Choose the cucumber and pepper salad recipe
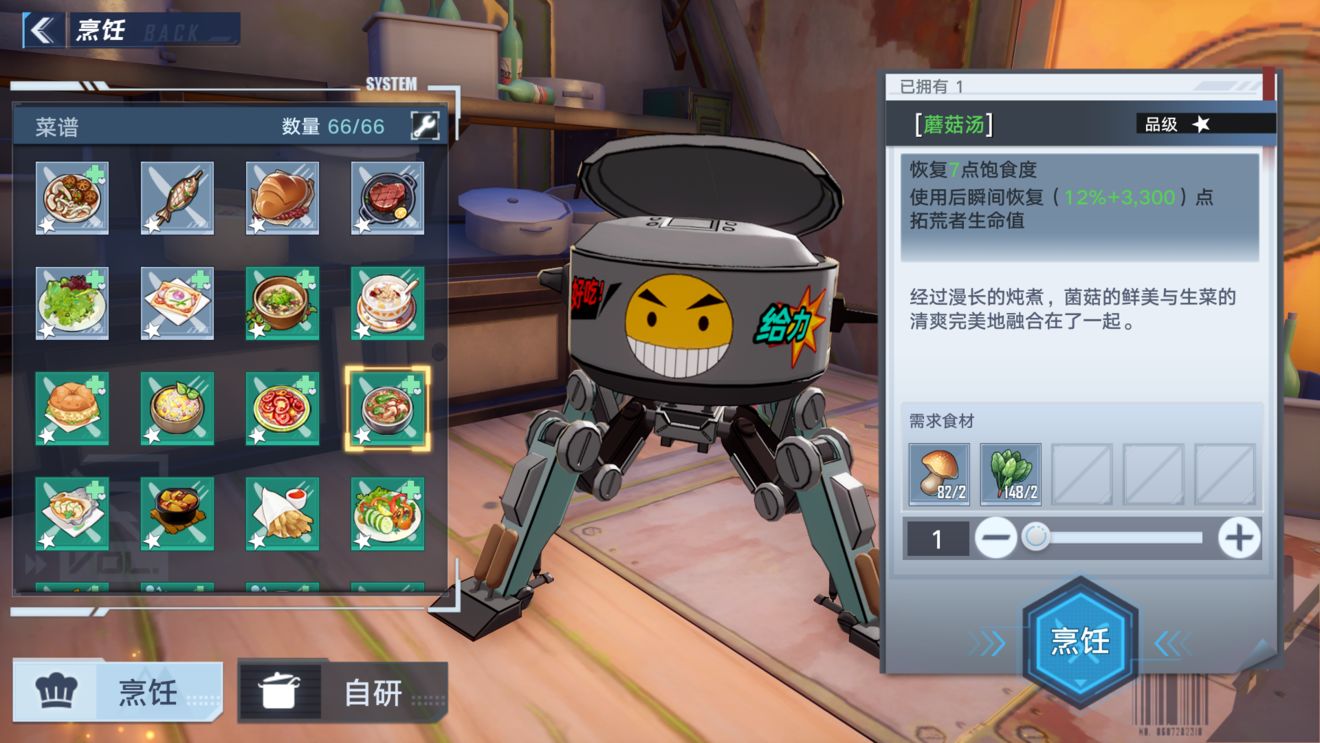This screenshot has height=743, width=1320. [x=387, y=513]
